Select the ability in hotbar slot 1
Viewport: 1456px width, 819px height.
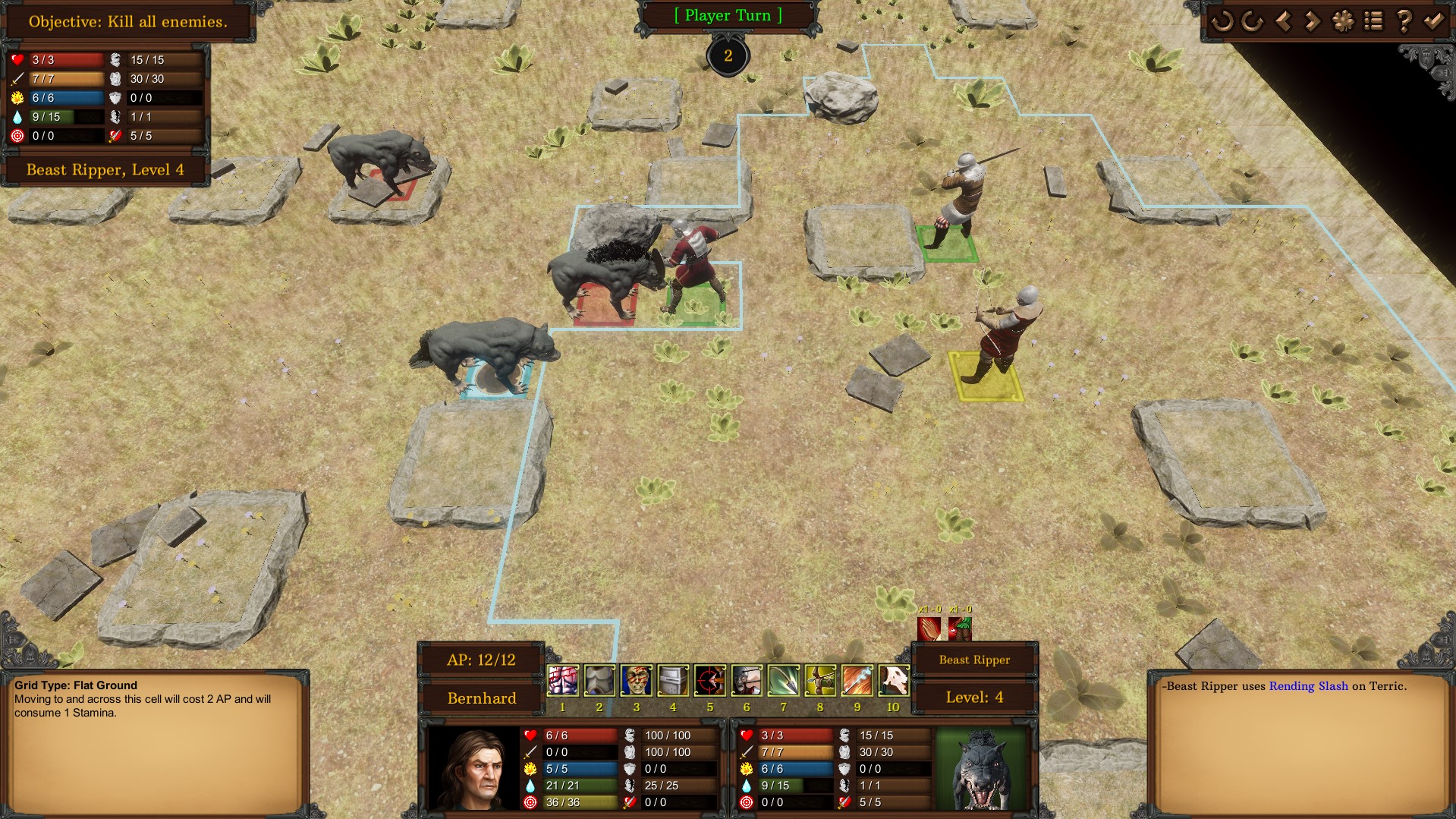pos(562,681)
